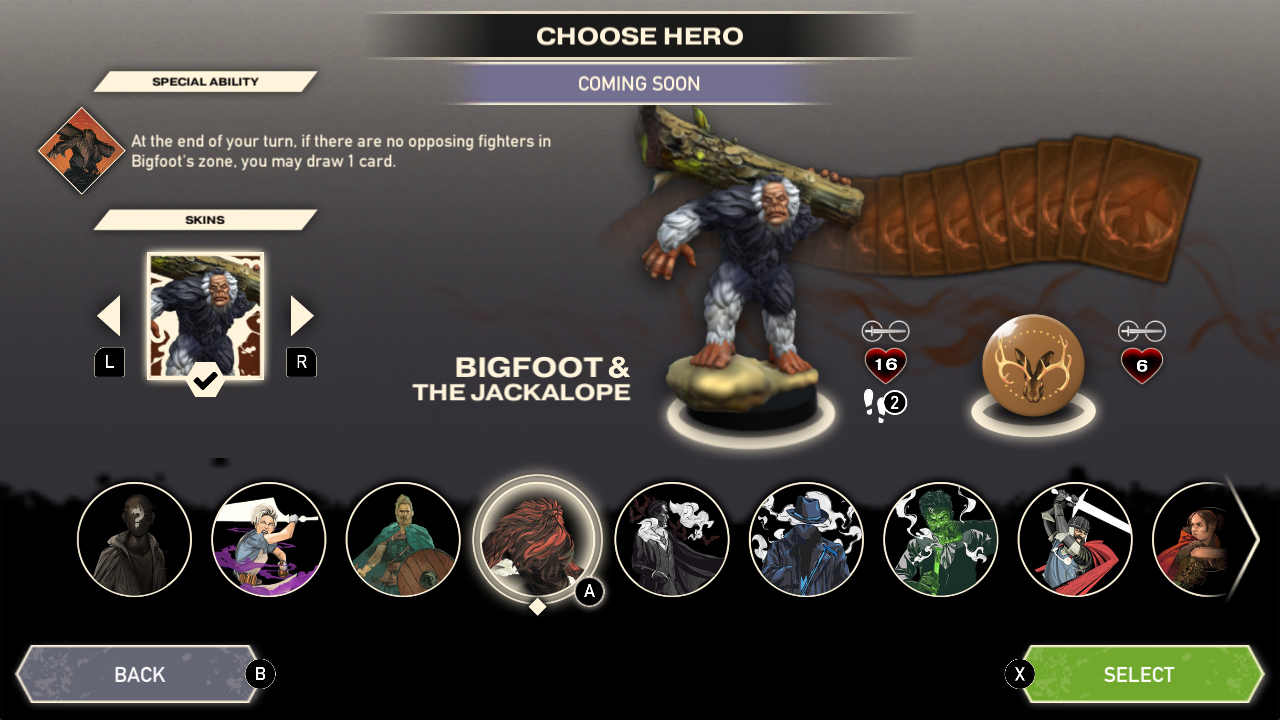The image size is (1280, 720).
Task: Click the Bigfoot skin thumbnail preview
Action: [x=205, y=315]
